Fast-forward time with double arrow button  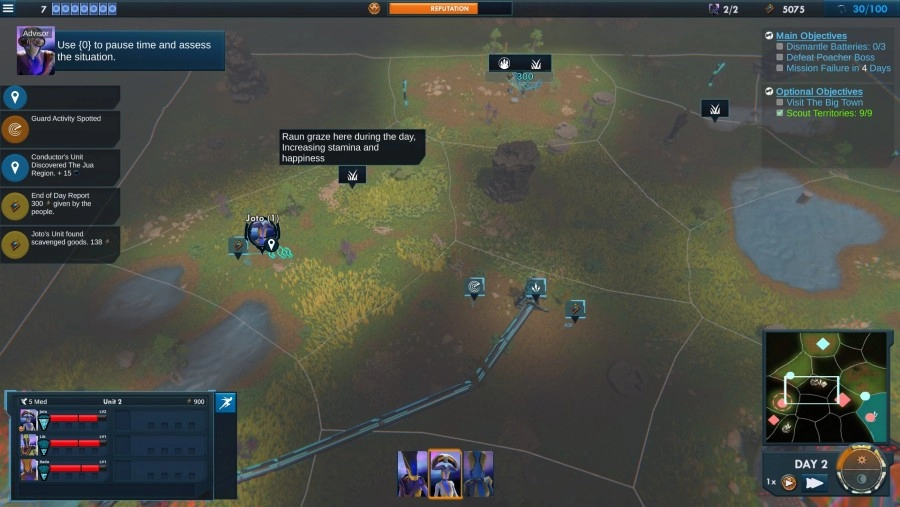tap(815, 482)
